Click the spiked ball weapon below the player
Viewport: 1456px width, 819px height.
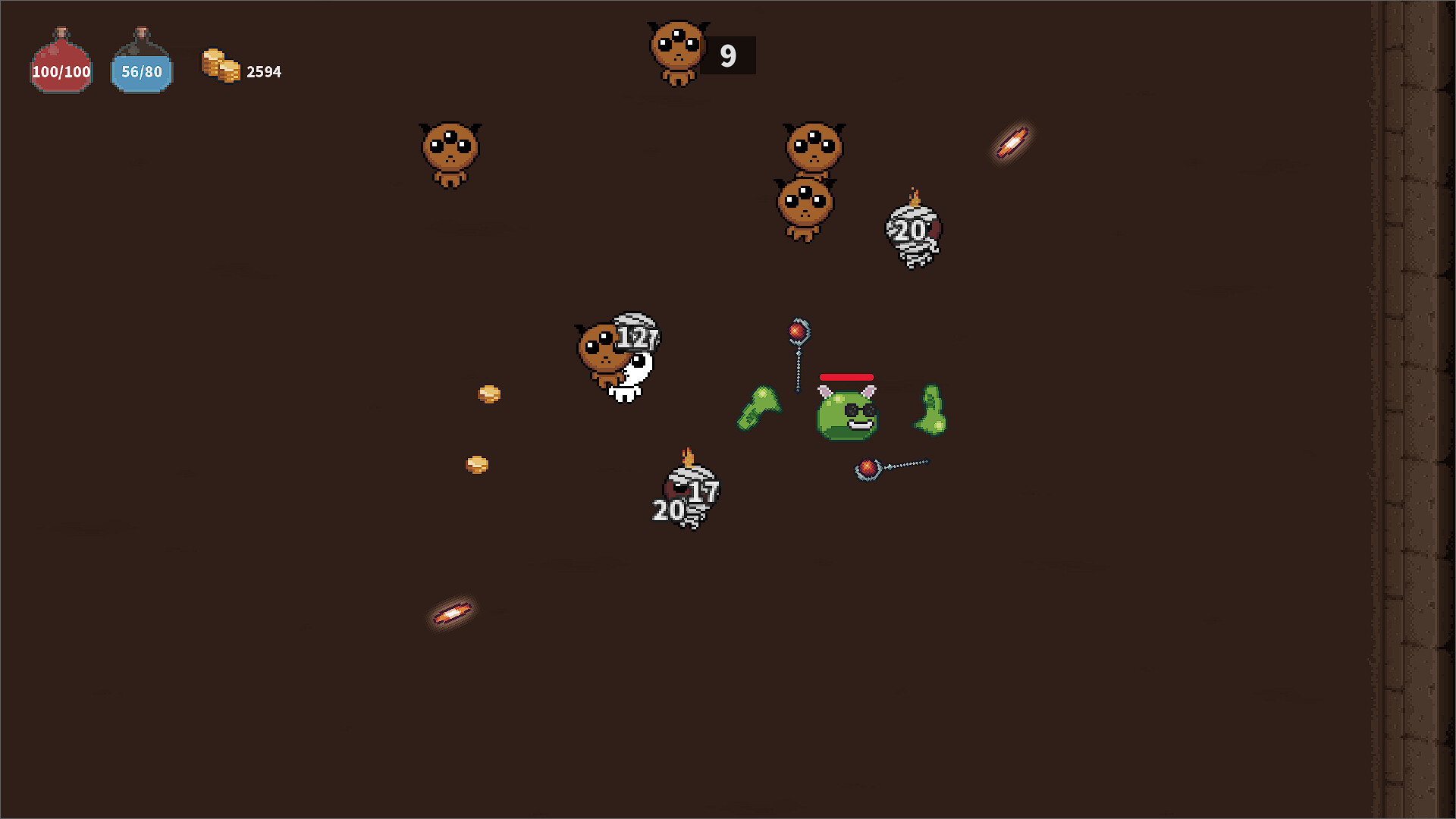coord(869,466)
